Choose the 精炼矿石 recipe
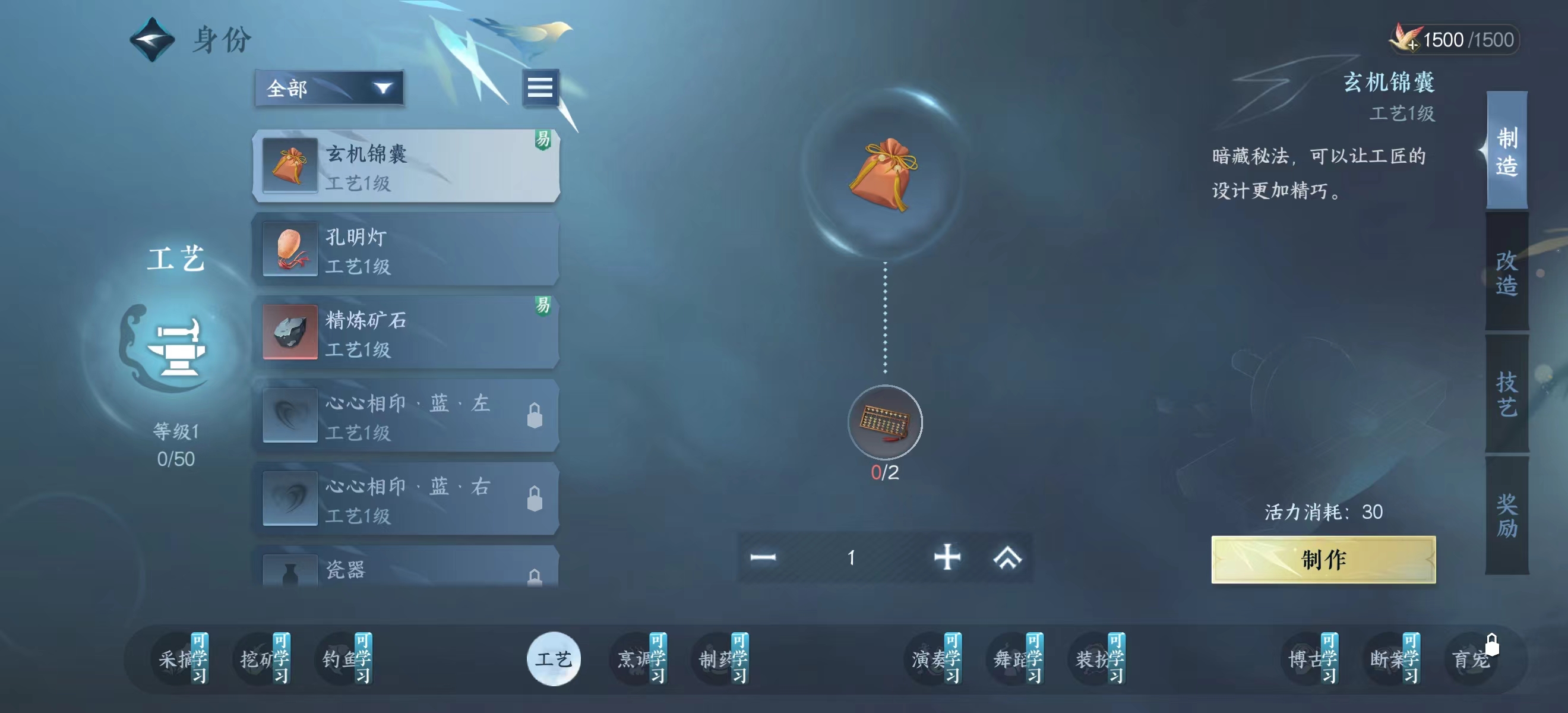The width and height of the screenshot is (1568, 713). pyautogui.click(x=406, y=333)
